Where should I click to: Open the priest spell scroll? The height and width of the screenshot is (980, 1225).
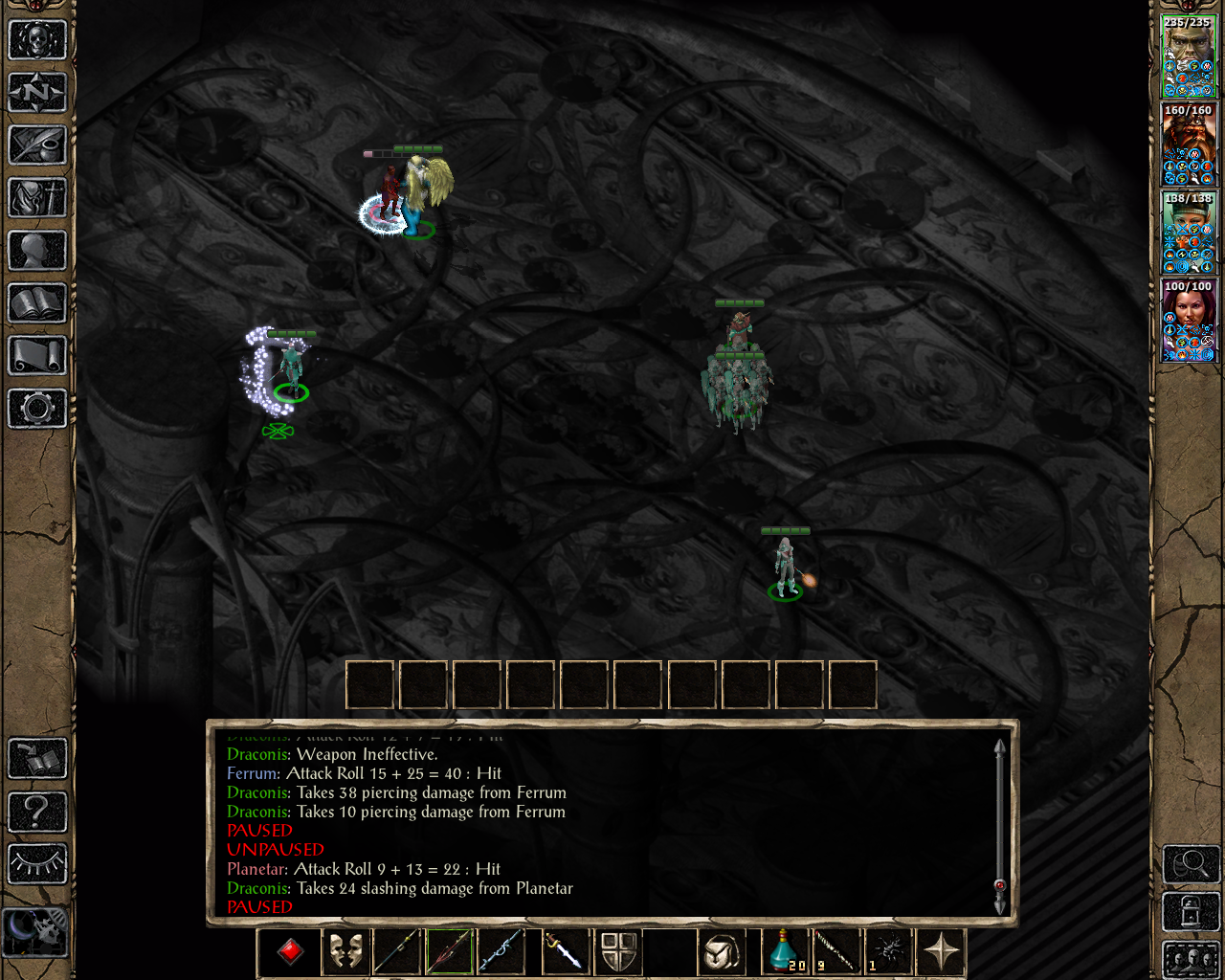(38, 354)
